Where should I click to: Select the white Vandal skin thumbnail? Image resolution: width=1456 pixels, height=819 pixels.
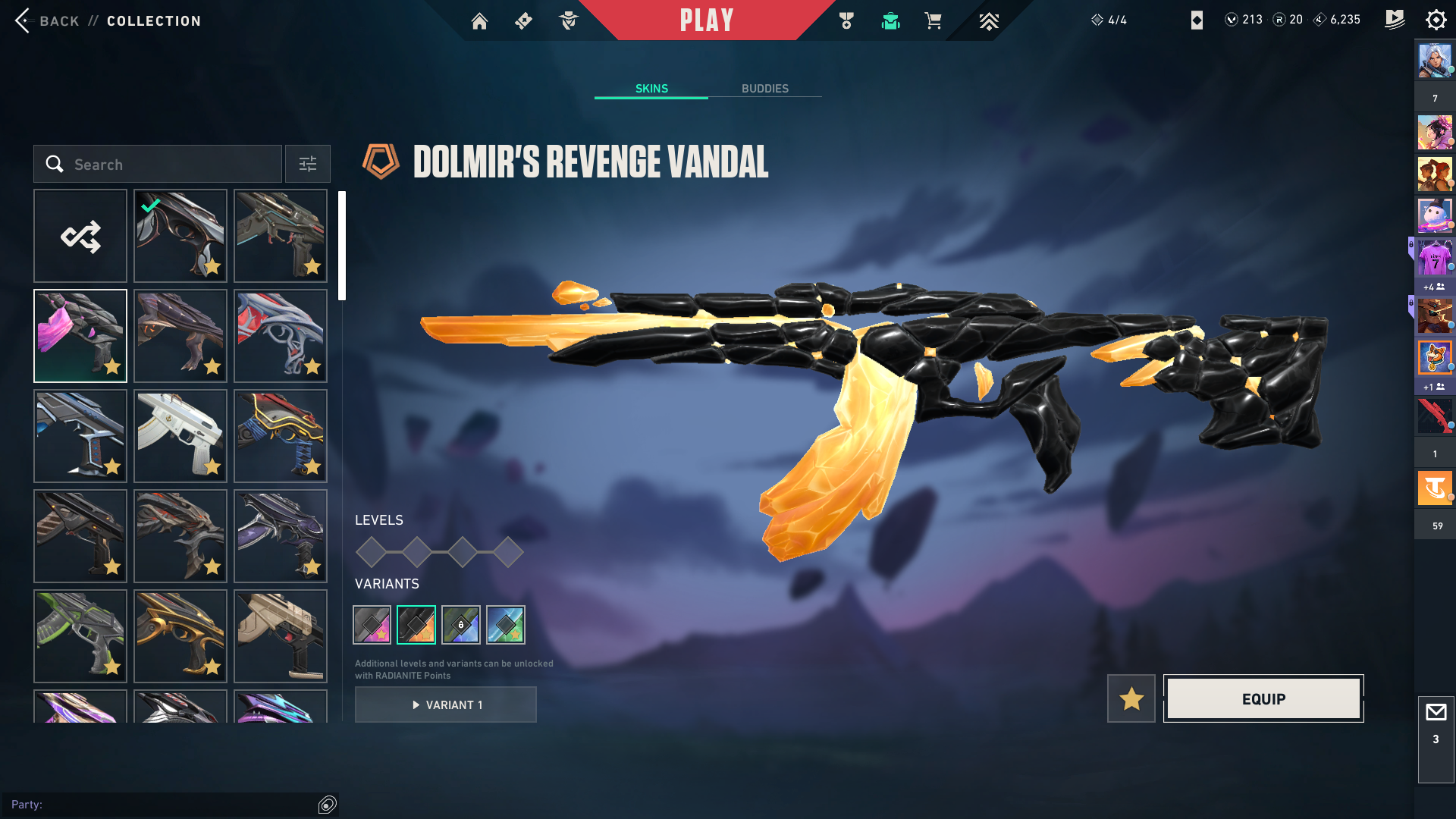(180, 436)
